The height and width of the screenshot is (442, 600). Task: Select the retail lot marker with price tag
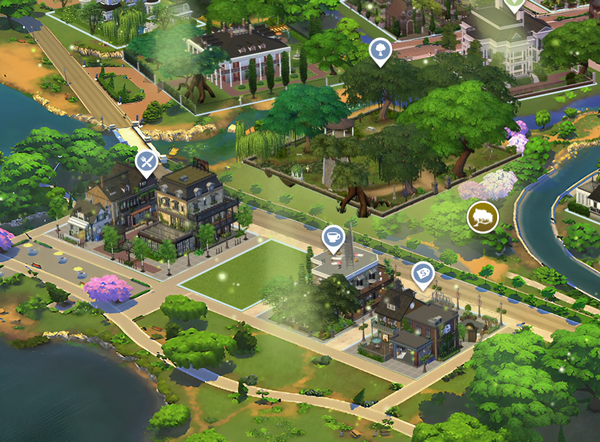(x=423, y=272)
